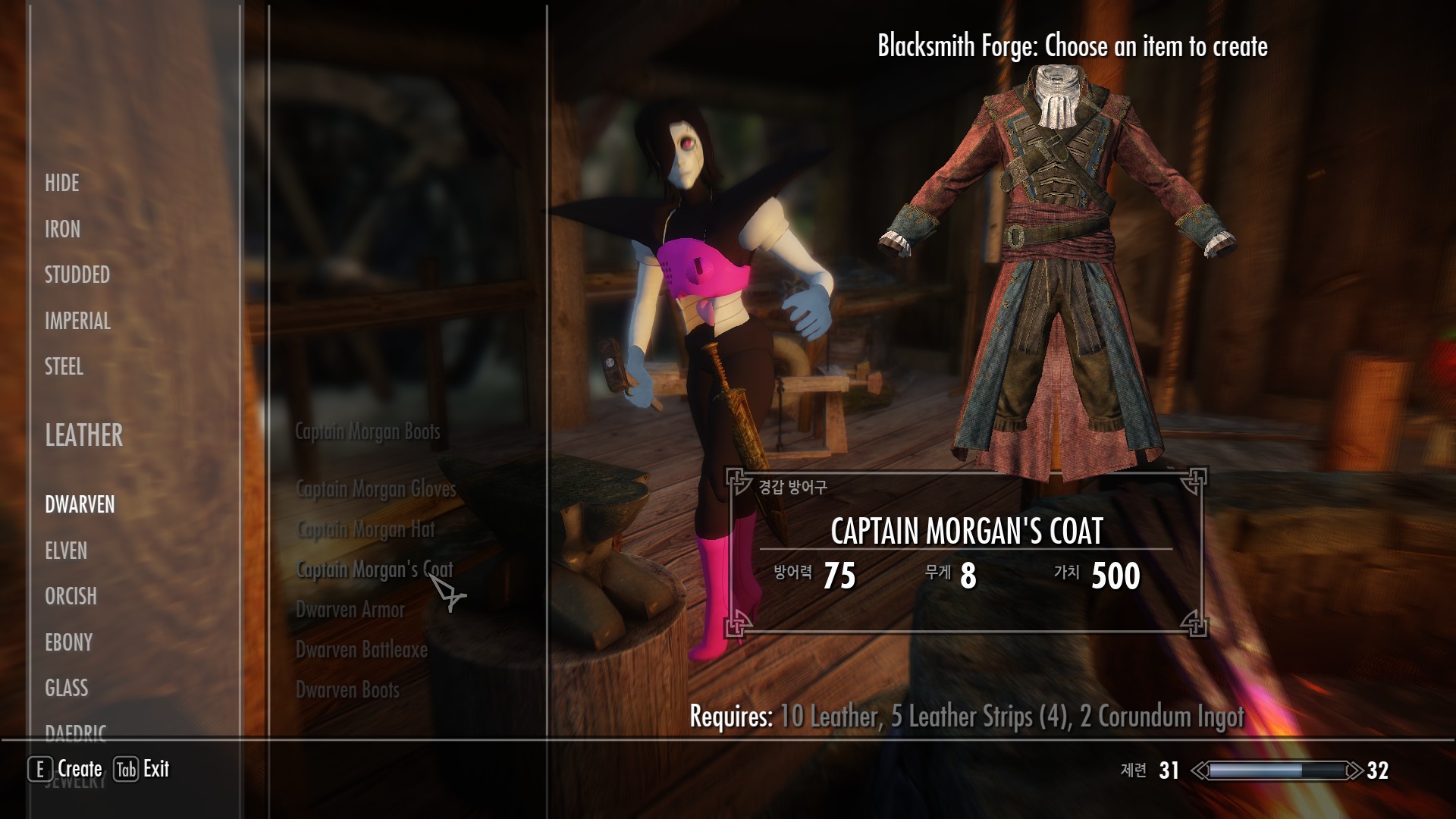Screen dimensions: 1456x819
Task: Switch to the Glass category
Action: (x=66, y=688)
